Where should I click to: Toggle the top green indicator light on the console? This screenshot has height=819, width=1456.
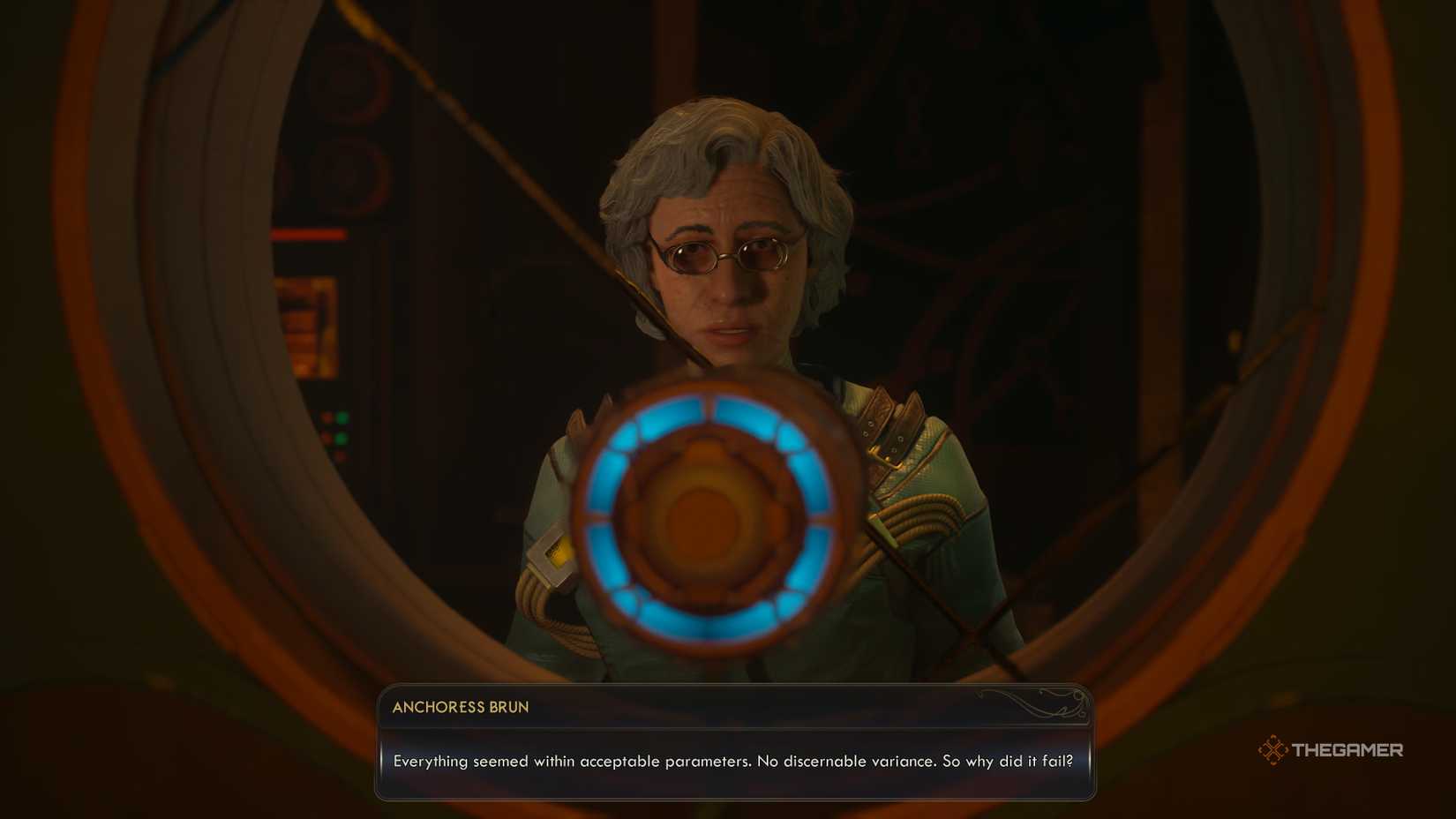342,417
